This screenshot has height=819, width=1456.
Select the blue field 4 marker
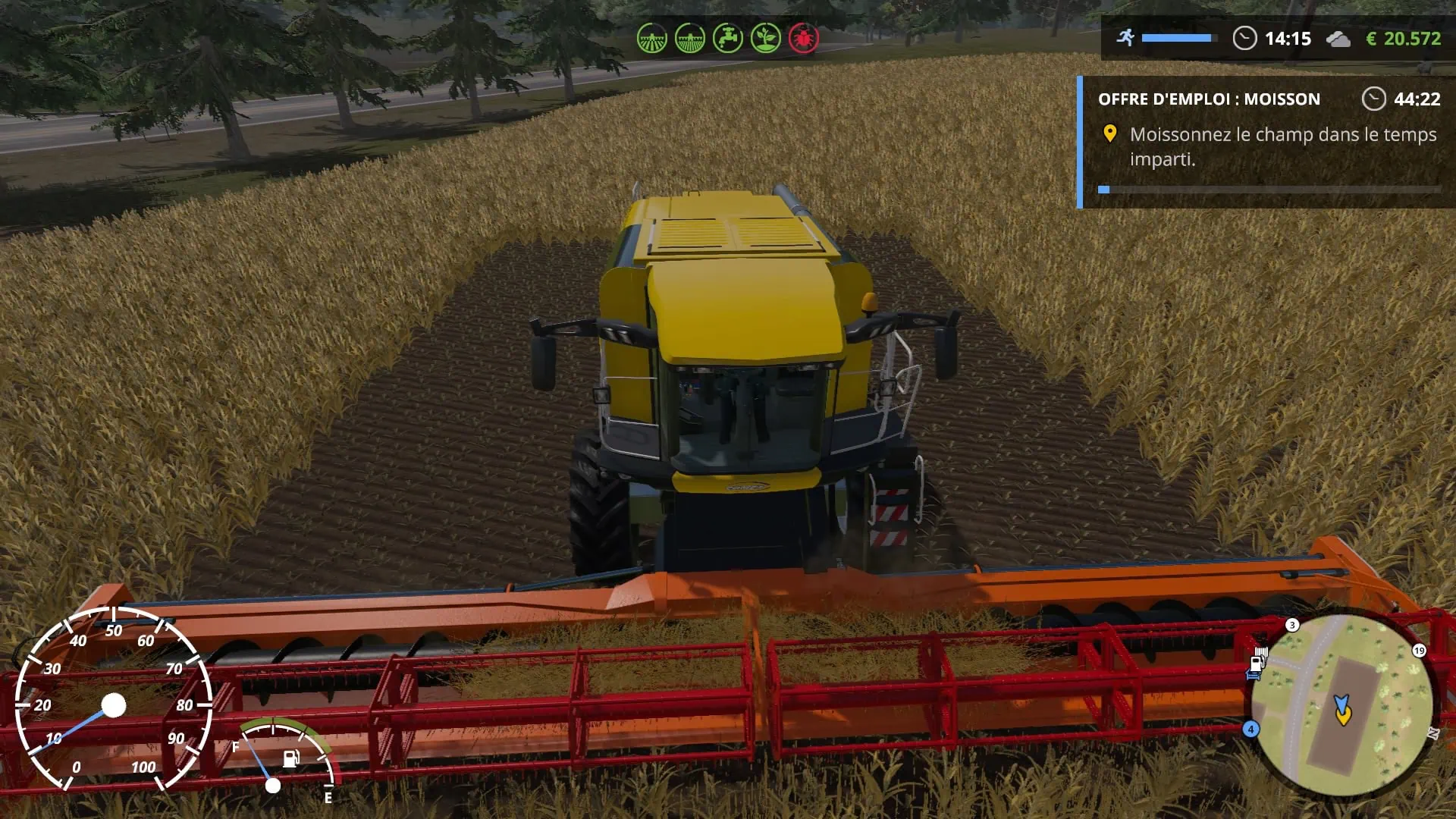tap(1250, 729)
